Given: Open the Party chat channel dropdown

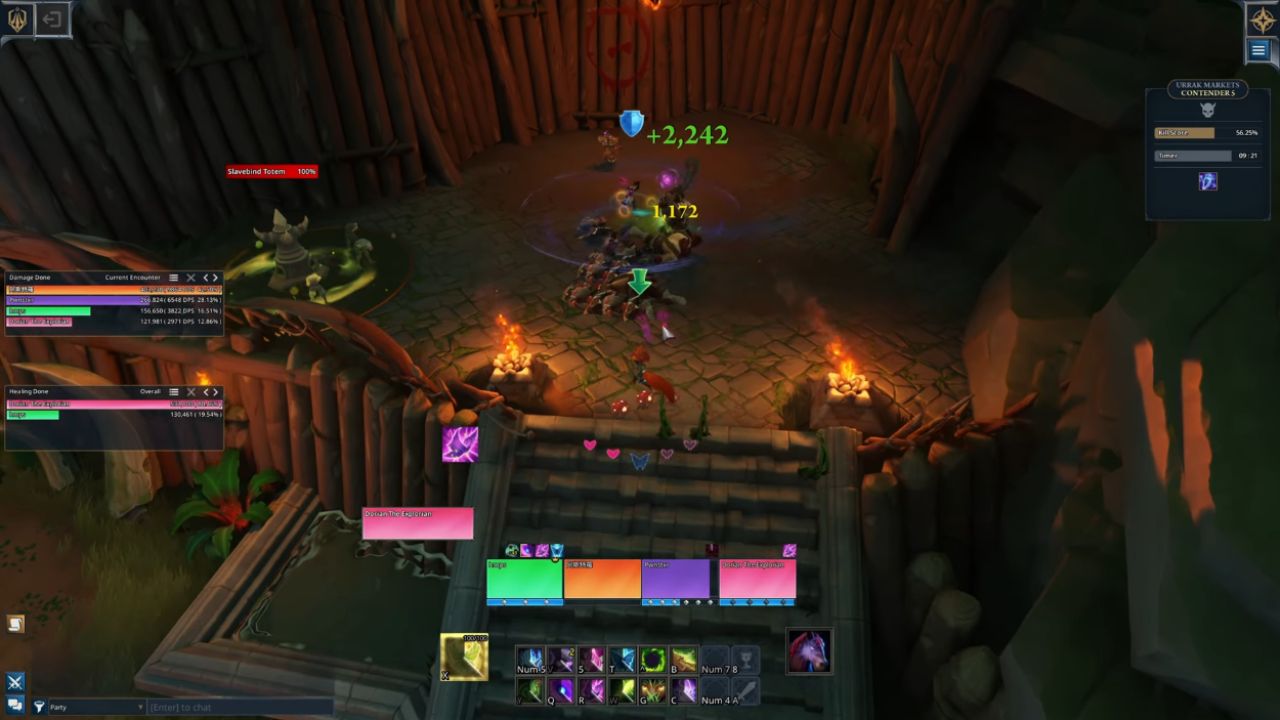Looking at the screenshot, I should 95,707.
